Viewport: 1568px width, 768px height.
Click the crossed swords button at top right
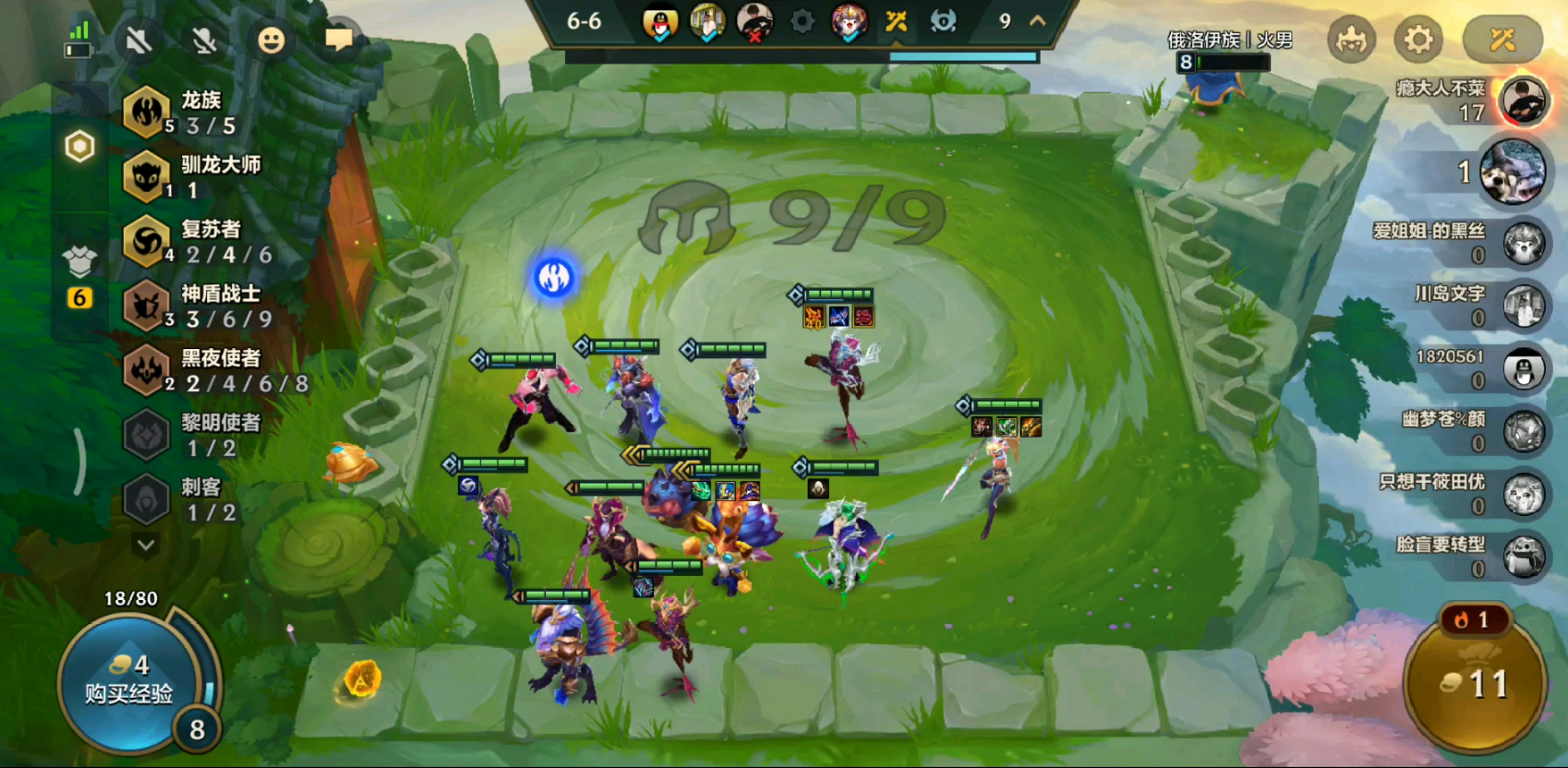coord(1502,40)
